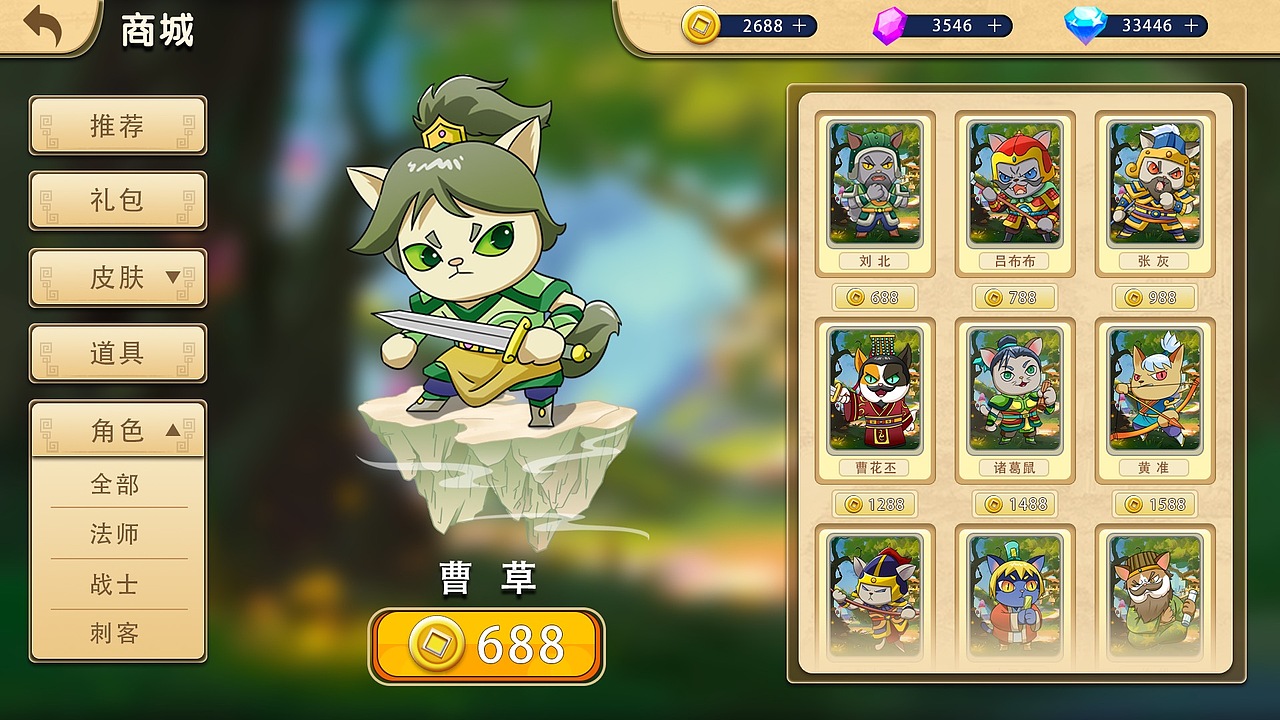Buy 曹草 with the 688 coin button

click(x=486, y=645)
